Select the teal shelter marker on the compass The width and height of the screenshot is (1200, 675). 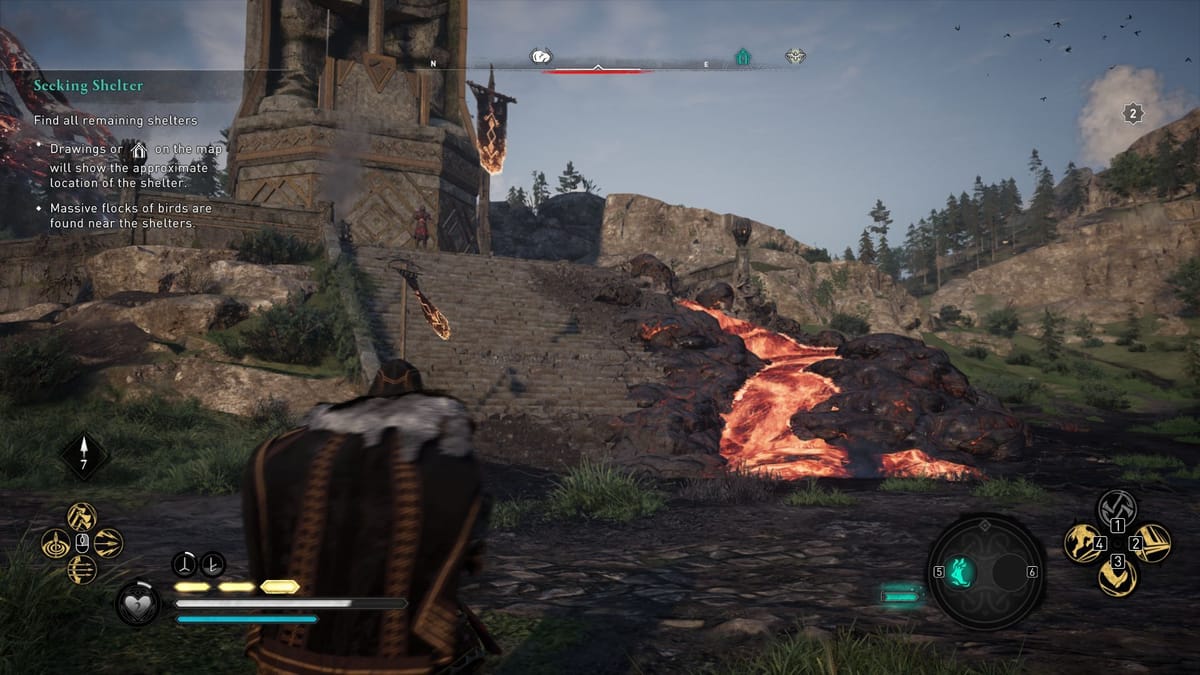742,57
